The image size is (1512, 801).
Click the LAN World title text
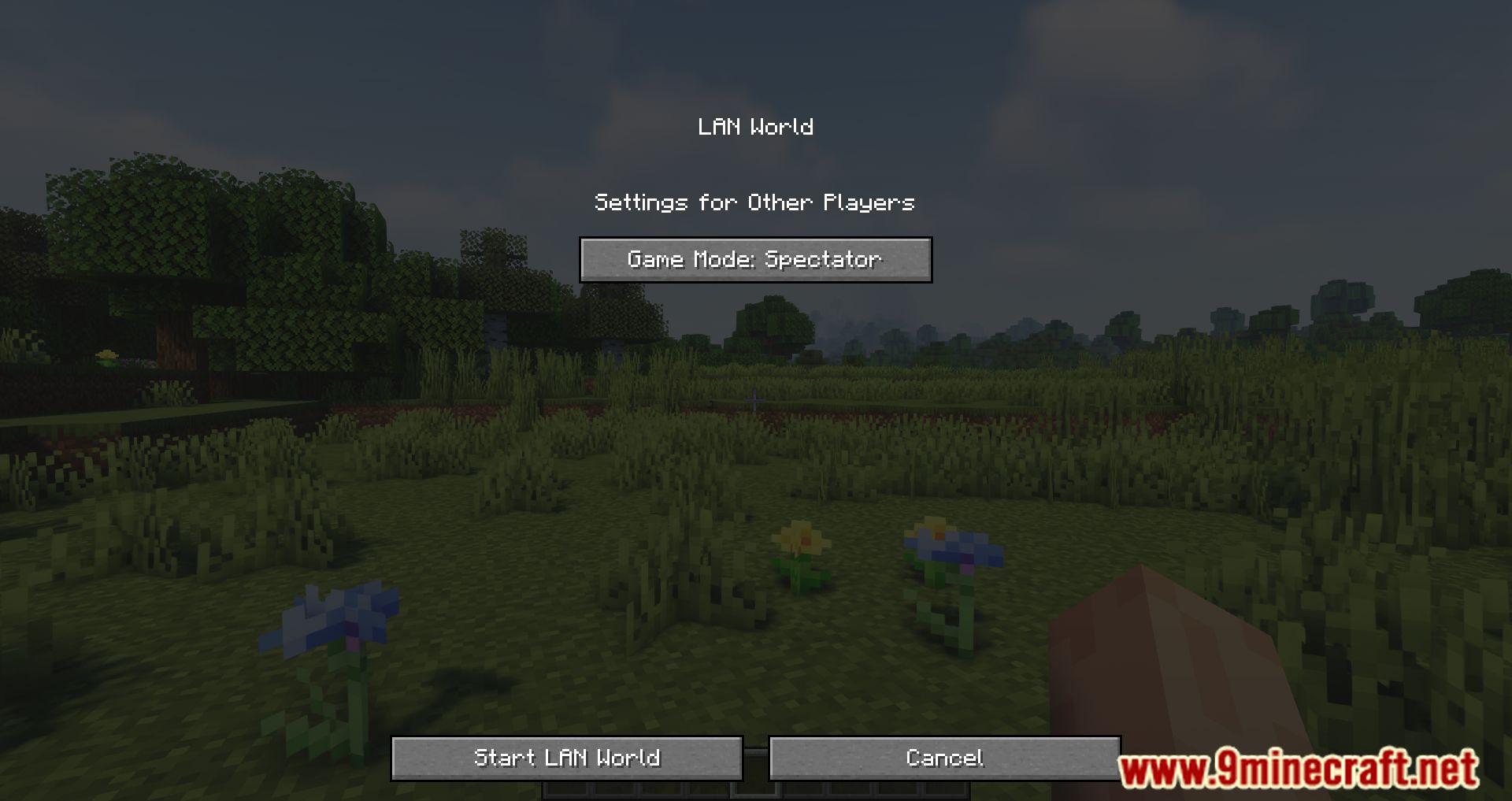(755, 126)
